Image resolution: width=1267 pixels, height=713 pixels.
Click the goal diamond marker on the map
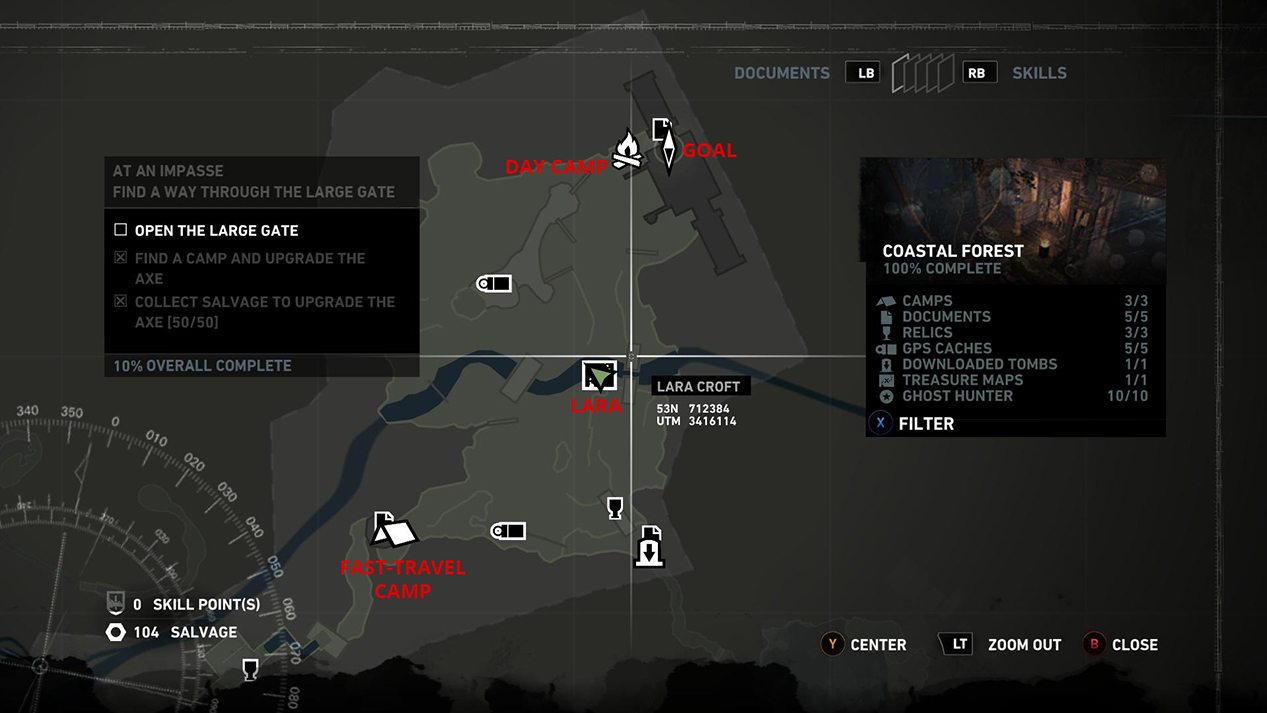click(669, 150)
